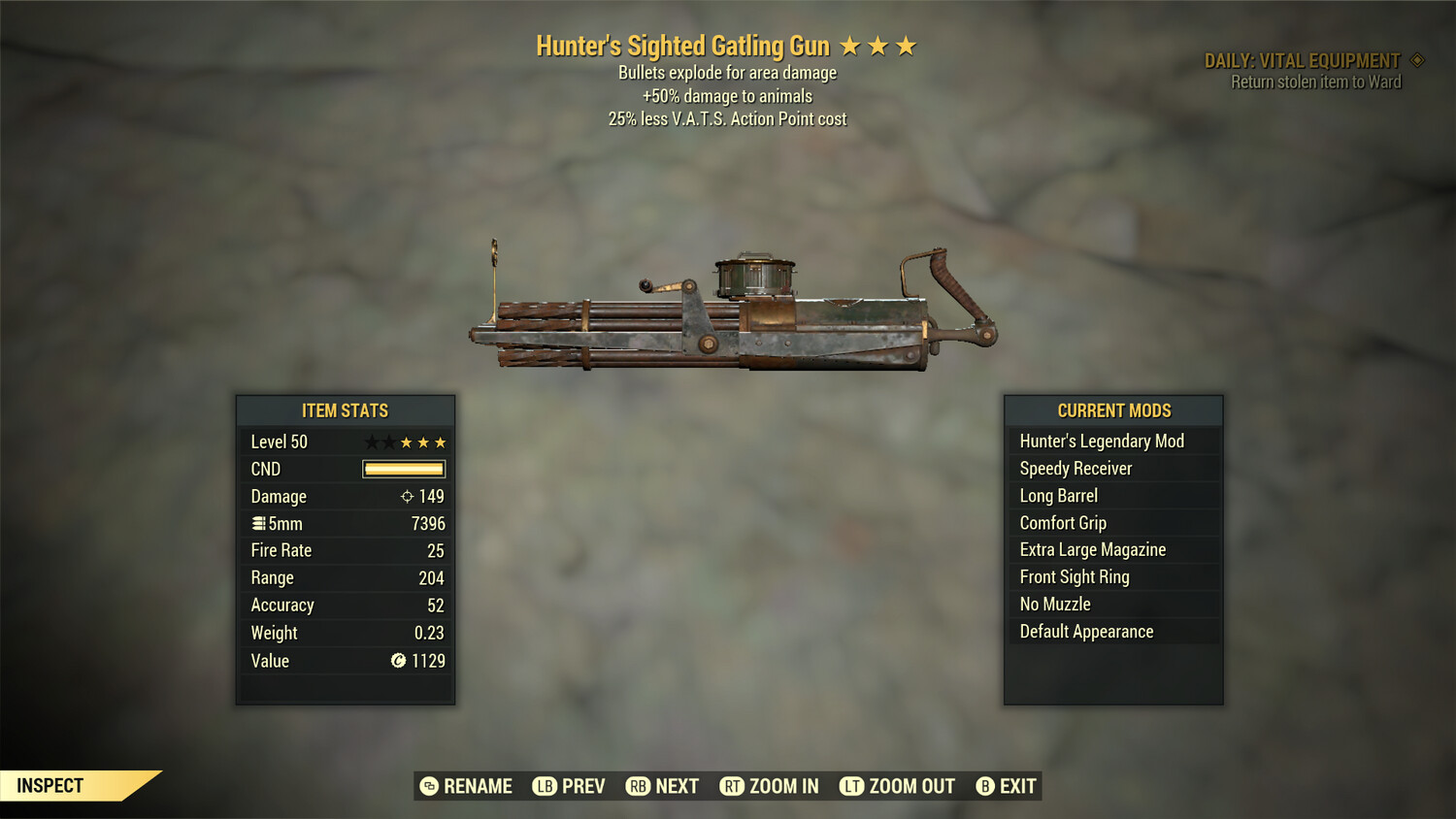Select Hunter's Legendary Mod entry

click(1101, 441)
